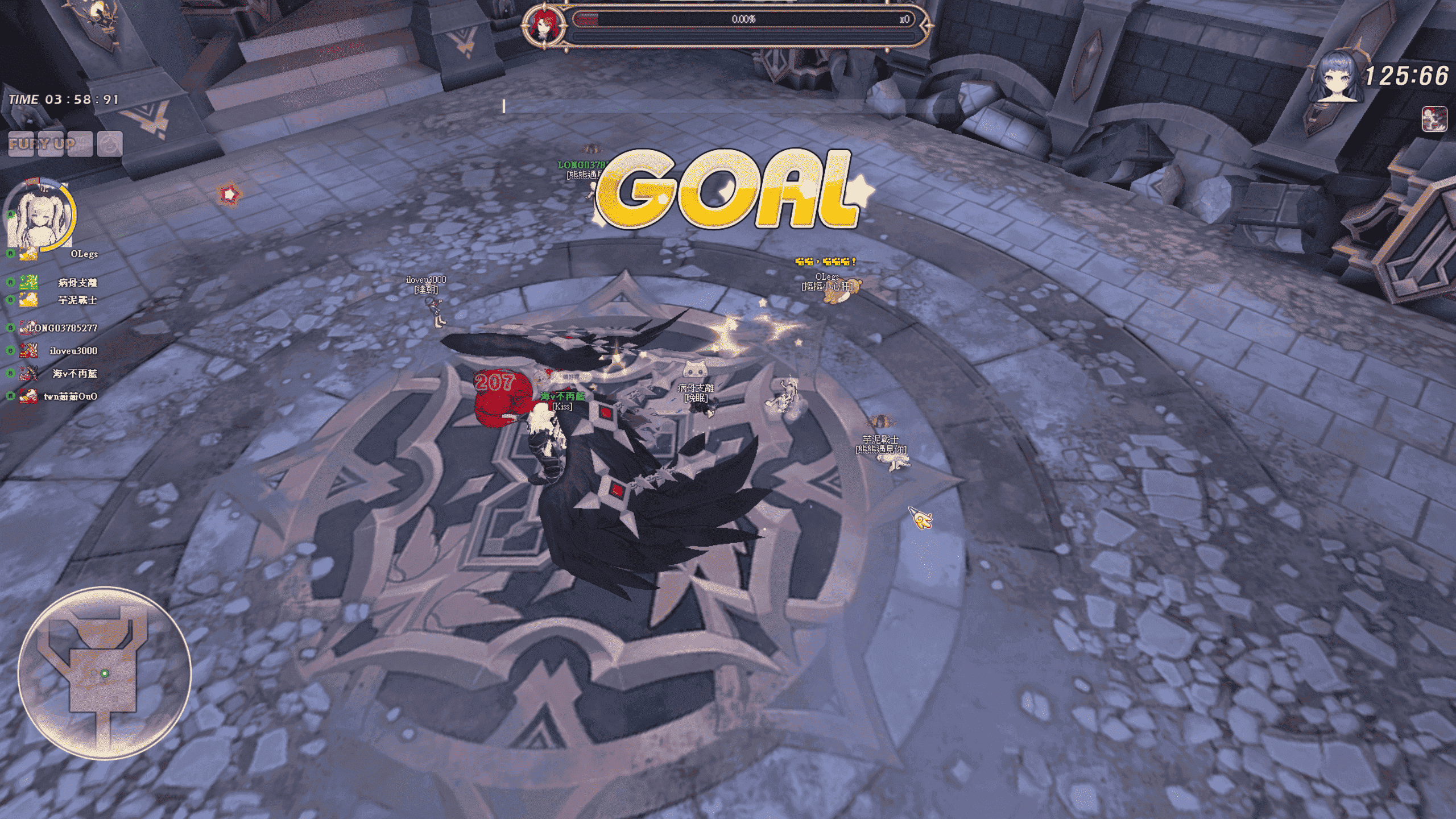Toggle OLegs' green status indicator
Image resolution: width=1456 pixels, height=819 pixels.
[x=10, y=254]
